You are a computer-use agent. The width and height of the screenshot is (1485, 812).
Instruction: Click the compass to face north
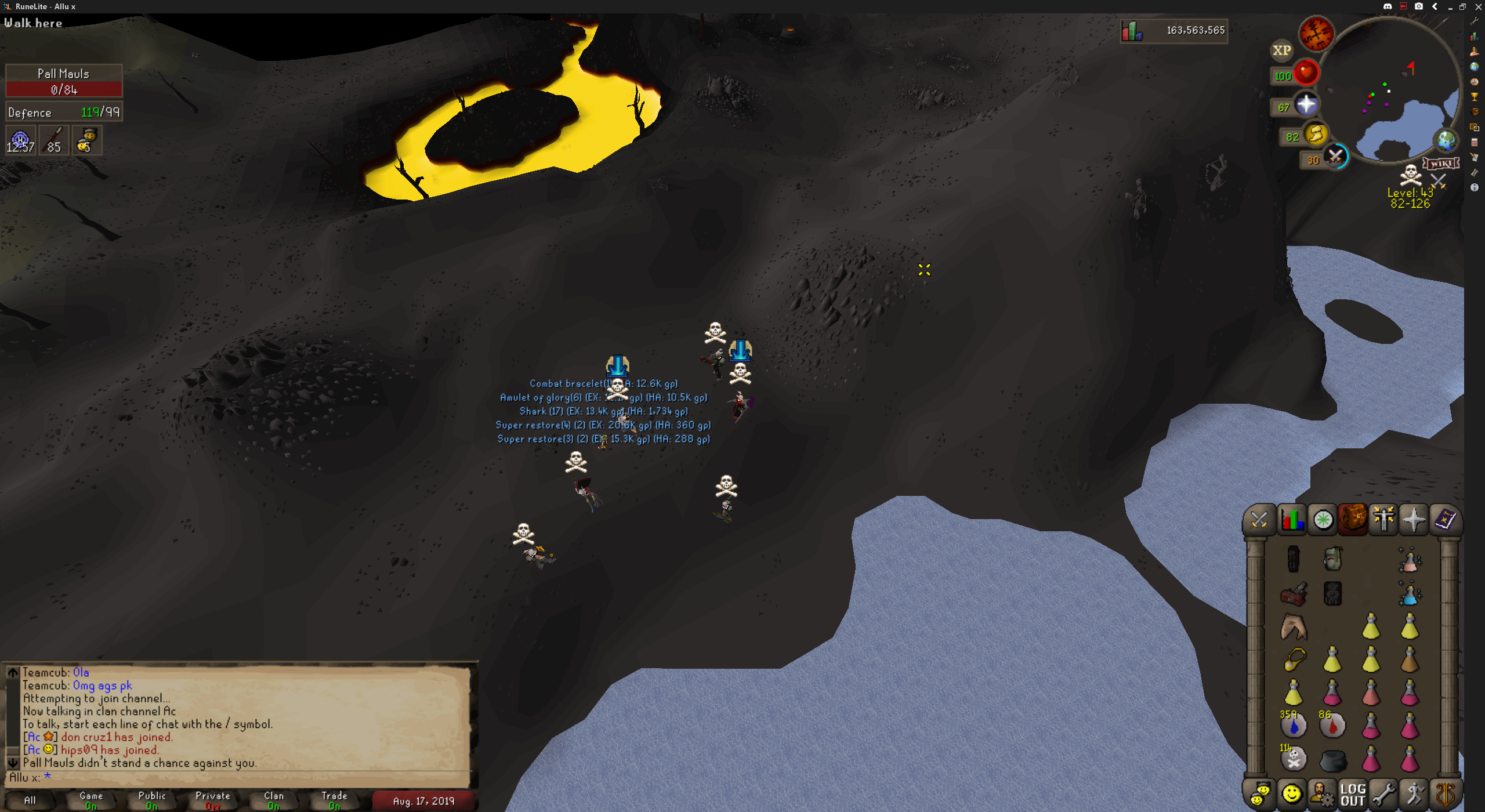(1316, 34)
